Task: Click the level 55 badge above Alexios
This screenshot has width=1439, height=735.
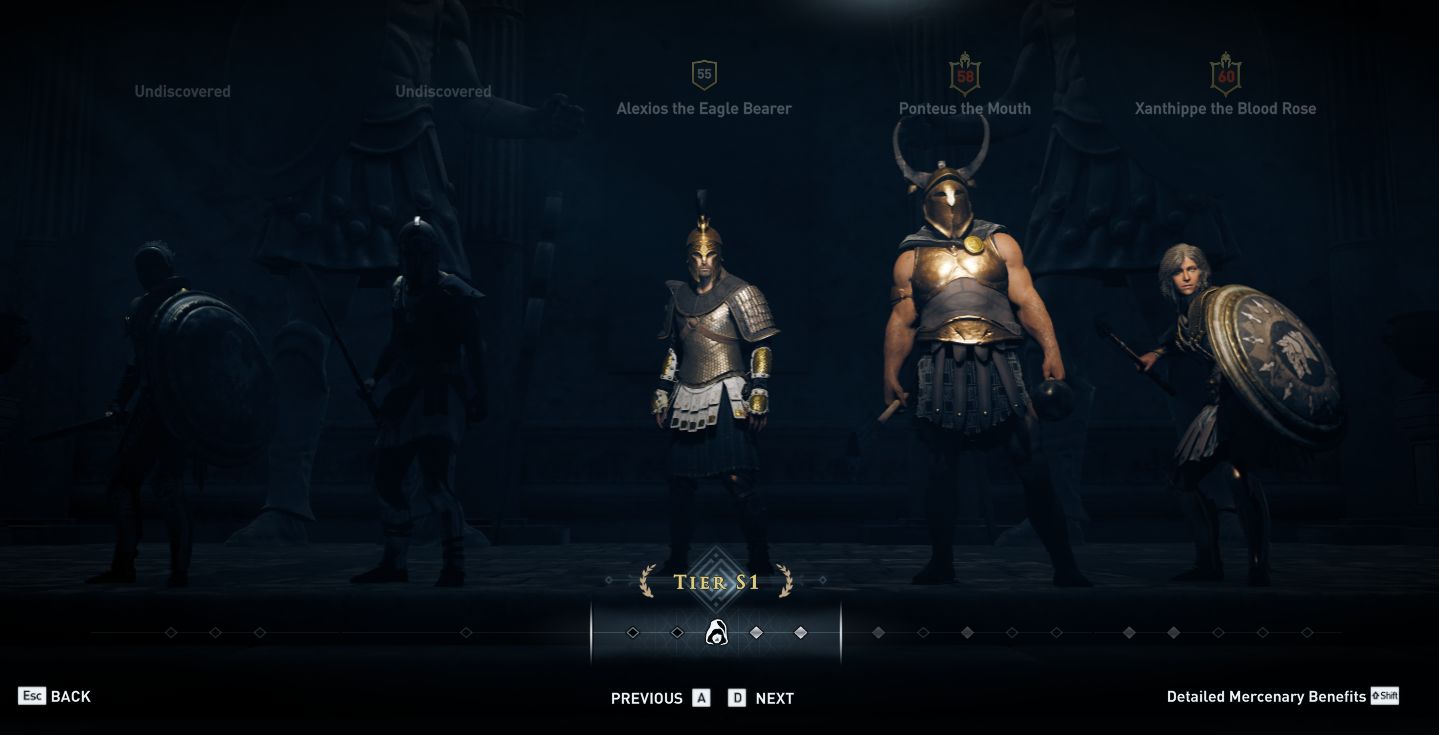Action: (x=705, y=72)
